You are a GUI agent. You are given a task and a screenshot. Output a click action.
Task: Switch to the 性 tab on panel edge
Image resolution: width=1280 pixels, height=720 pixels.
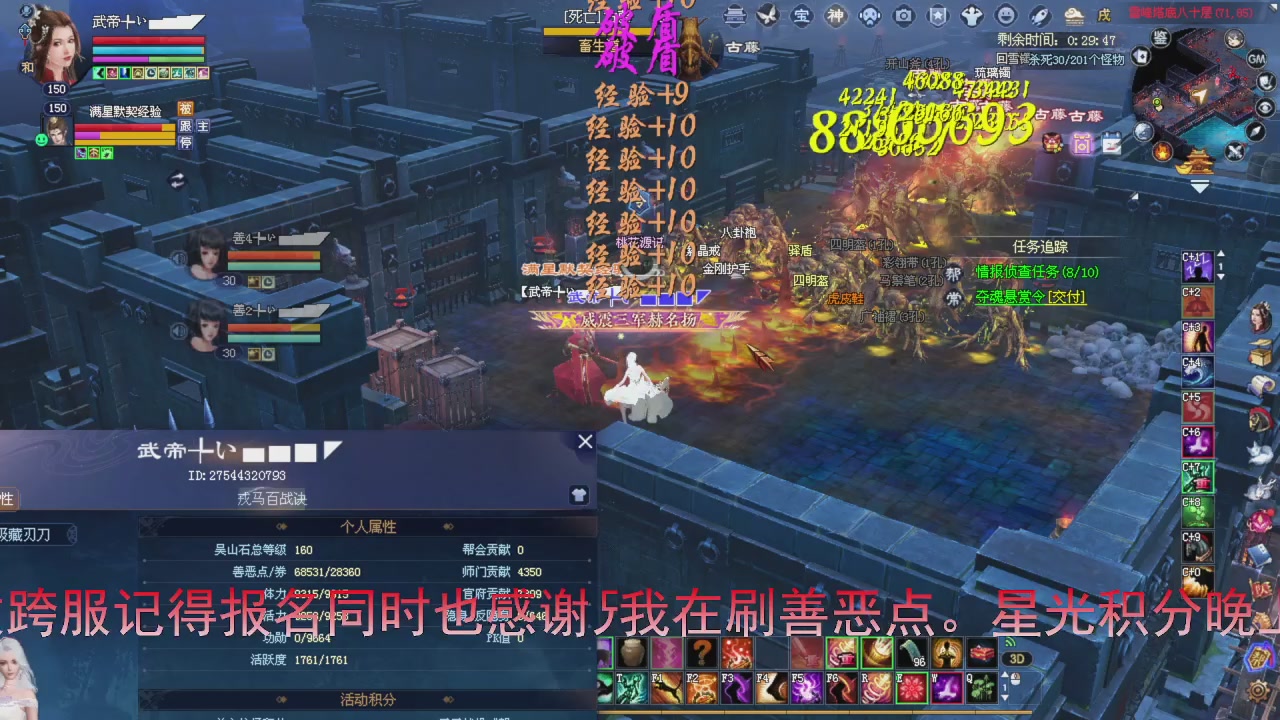(x=6, y=499)
